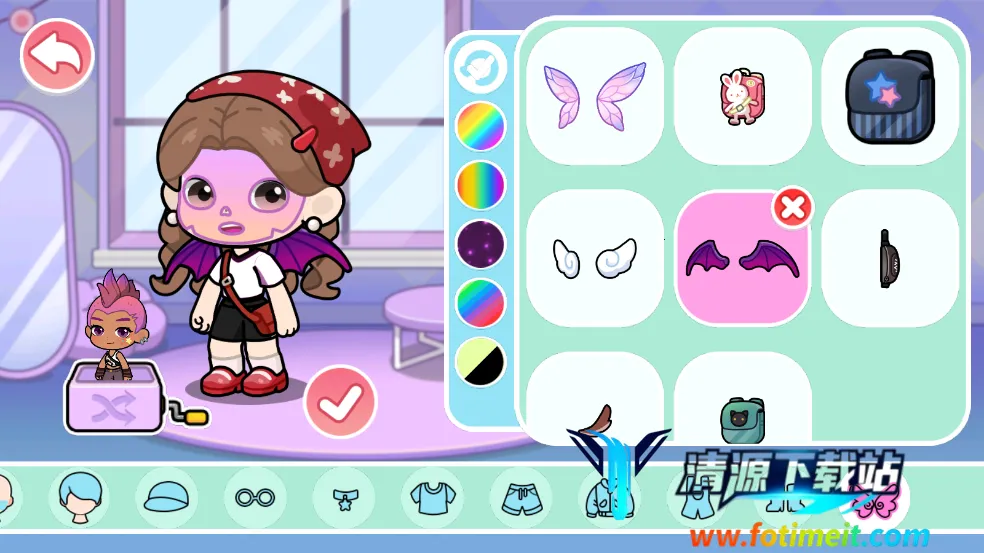
Task: Choose the yellow and black color swatch
Action: (x=481, y=362)
